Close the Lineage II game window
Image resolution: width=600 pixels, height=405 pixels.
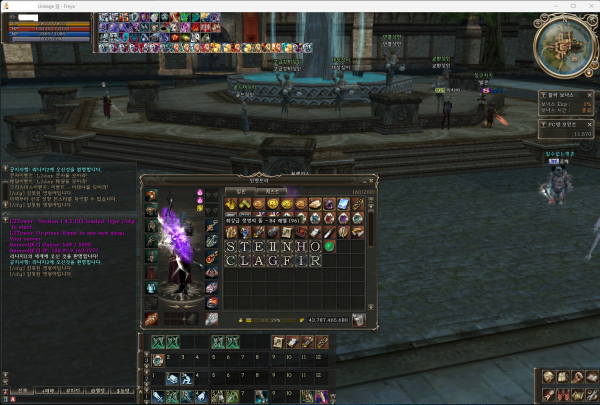pos(590,6)
